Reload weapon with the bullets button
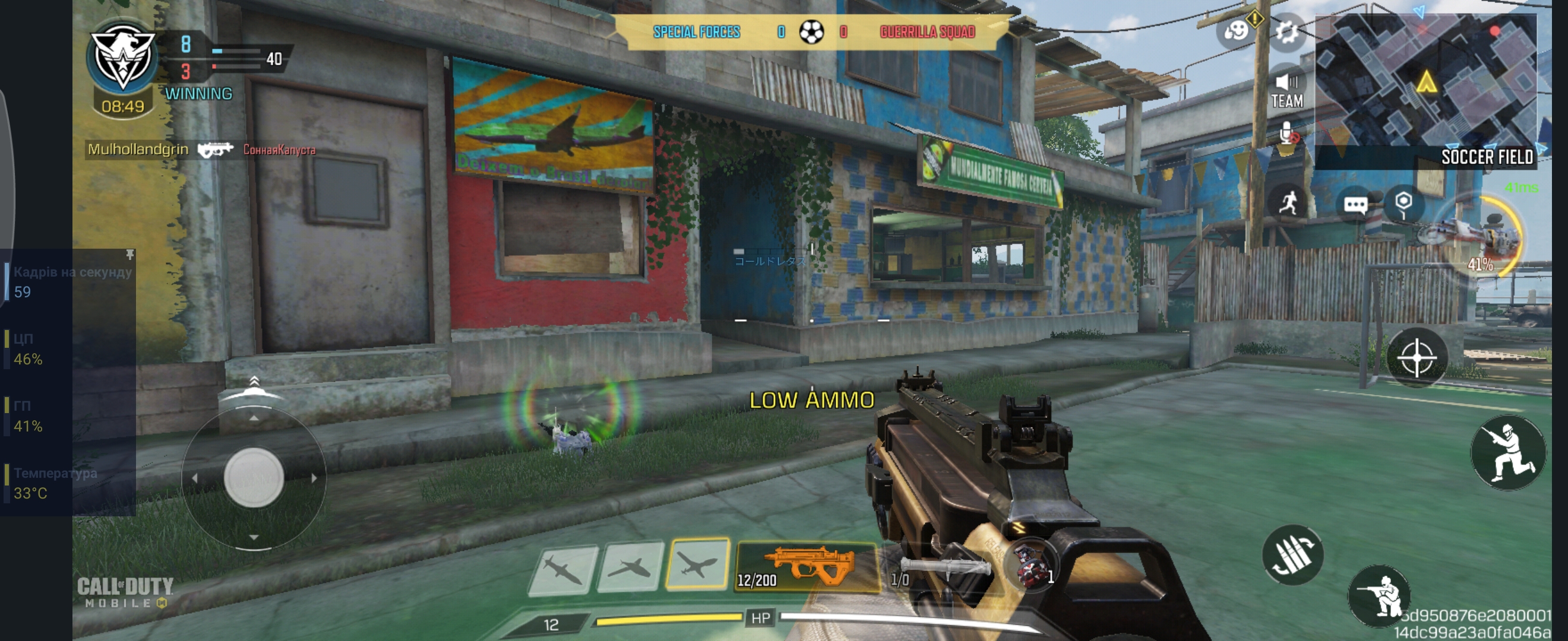The width and height of the screenshot is (1568, 641). [x=1292, y=554]
